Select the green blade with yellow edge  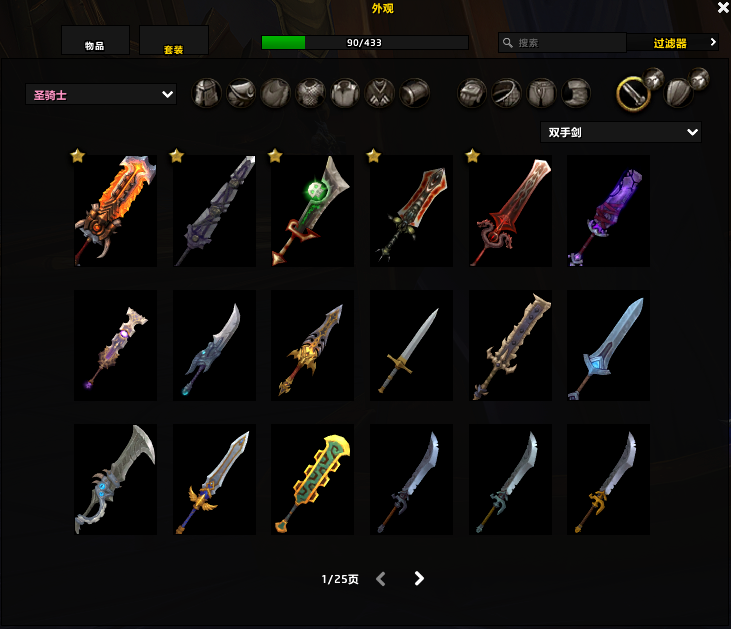point(312,480)
